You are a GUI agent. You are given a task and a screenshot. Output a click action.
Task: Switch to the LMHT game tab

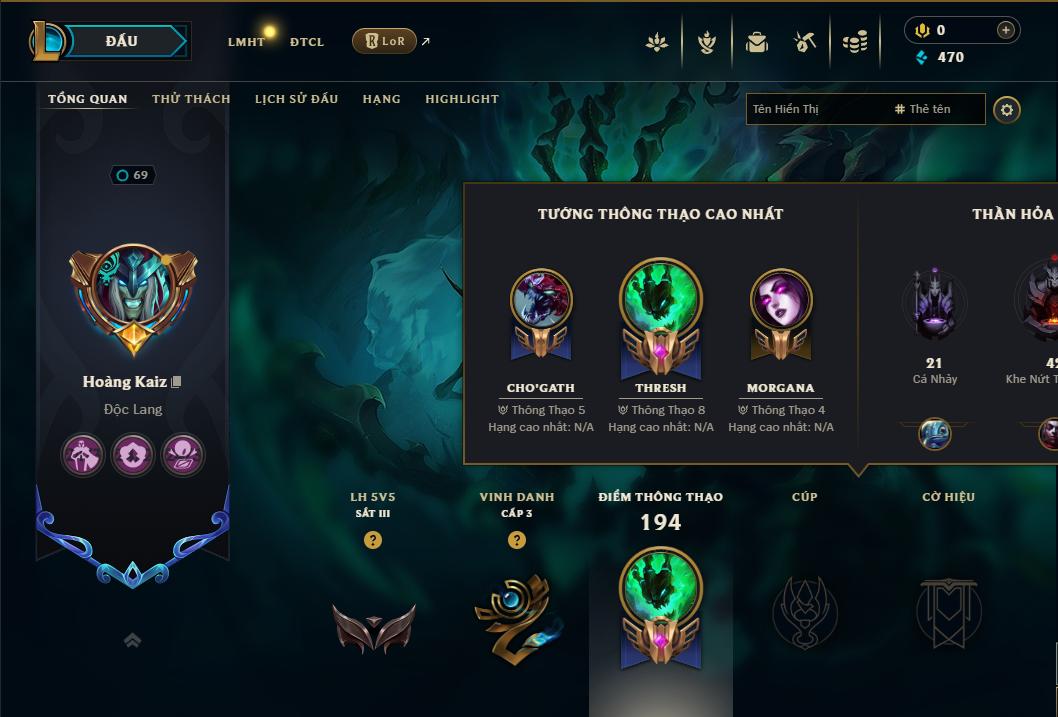point(246,42)
